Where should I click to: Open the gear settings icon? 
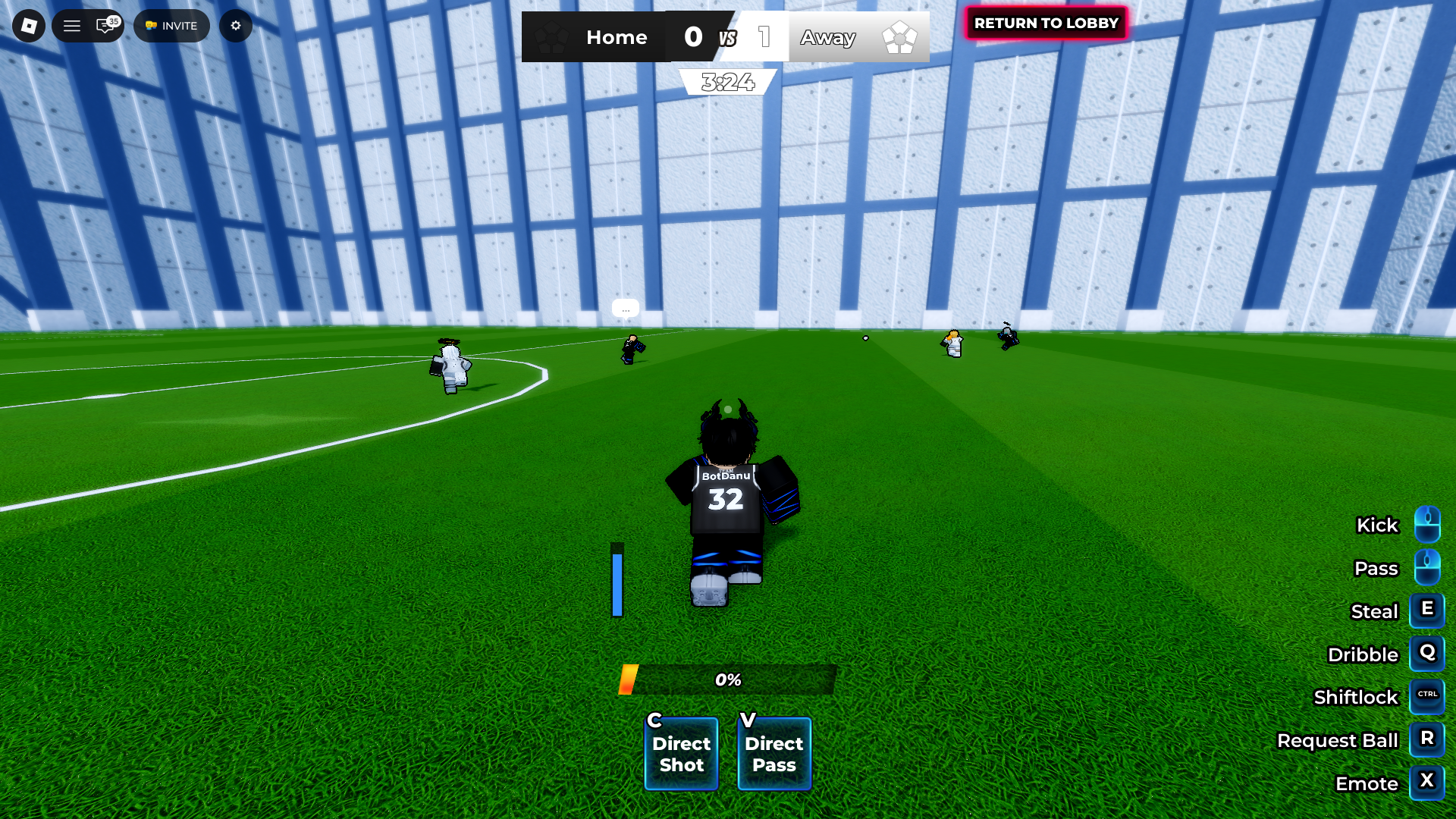236,26
